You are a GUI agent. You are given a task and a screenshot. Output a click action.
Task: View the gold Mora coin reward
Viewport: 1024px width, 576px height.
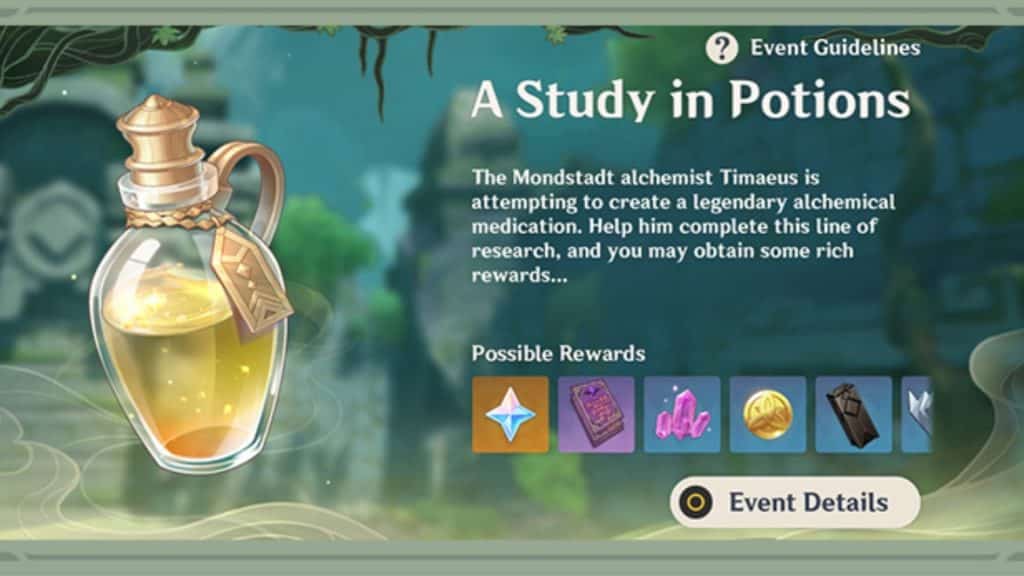(768, 414)
